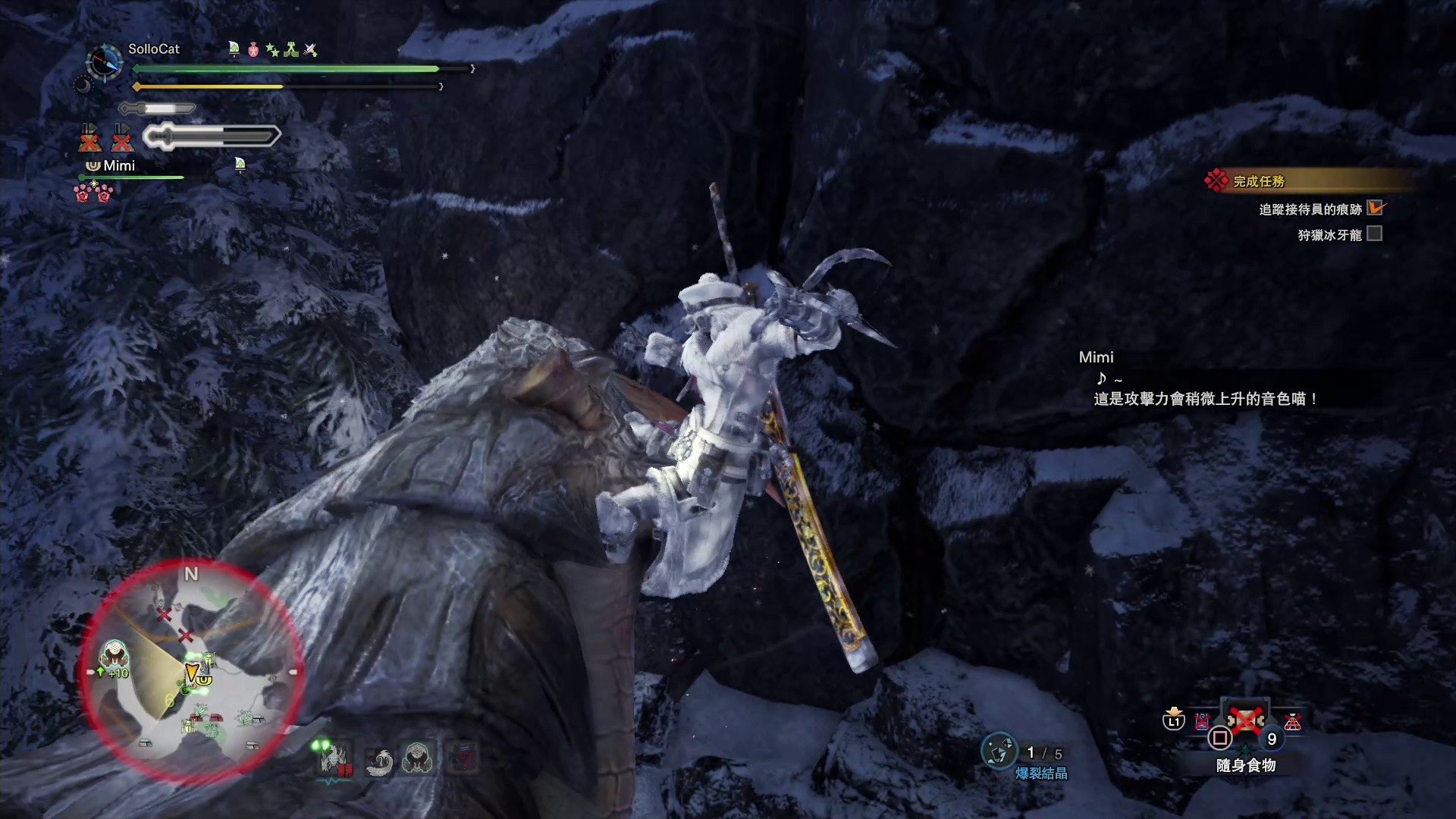
Task: Select the Crystalburst slinger ammo icon
Action: coord(998,752)
